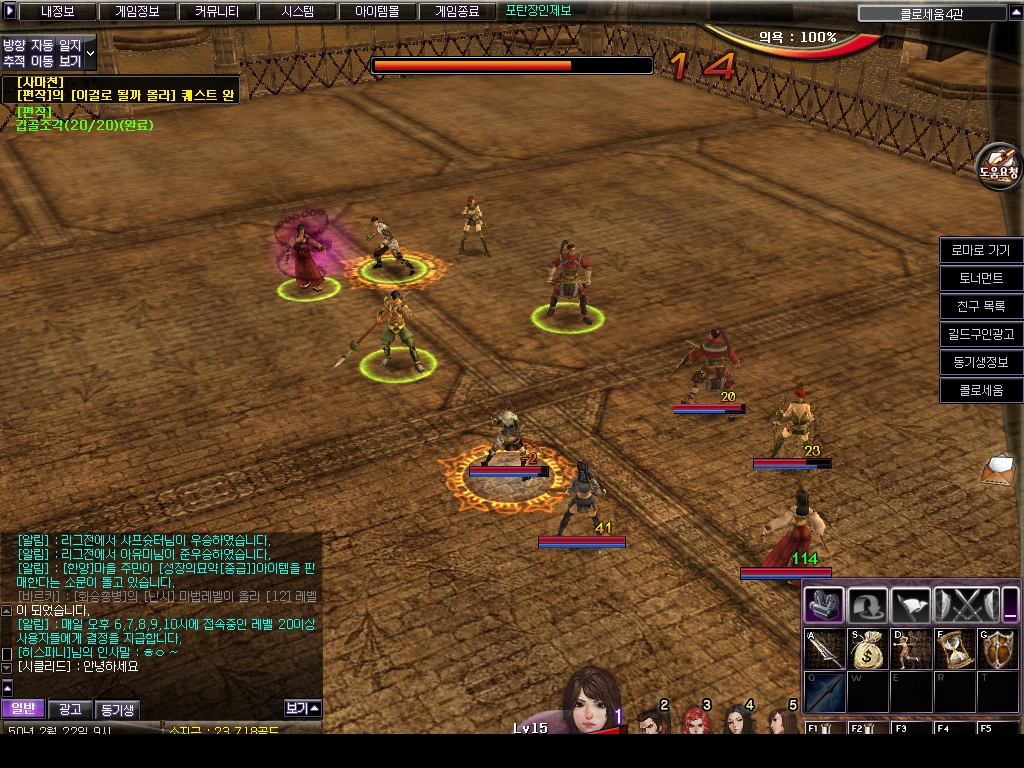This screenshot has width=1024, height=768.
Task: Click the 로마로 가기 button
Action: [980, 250]
